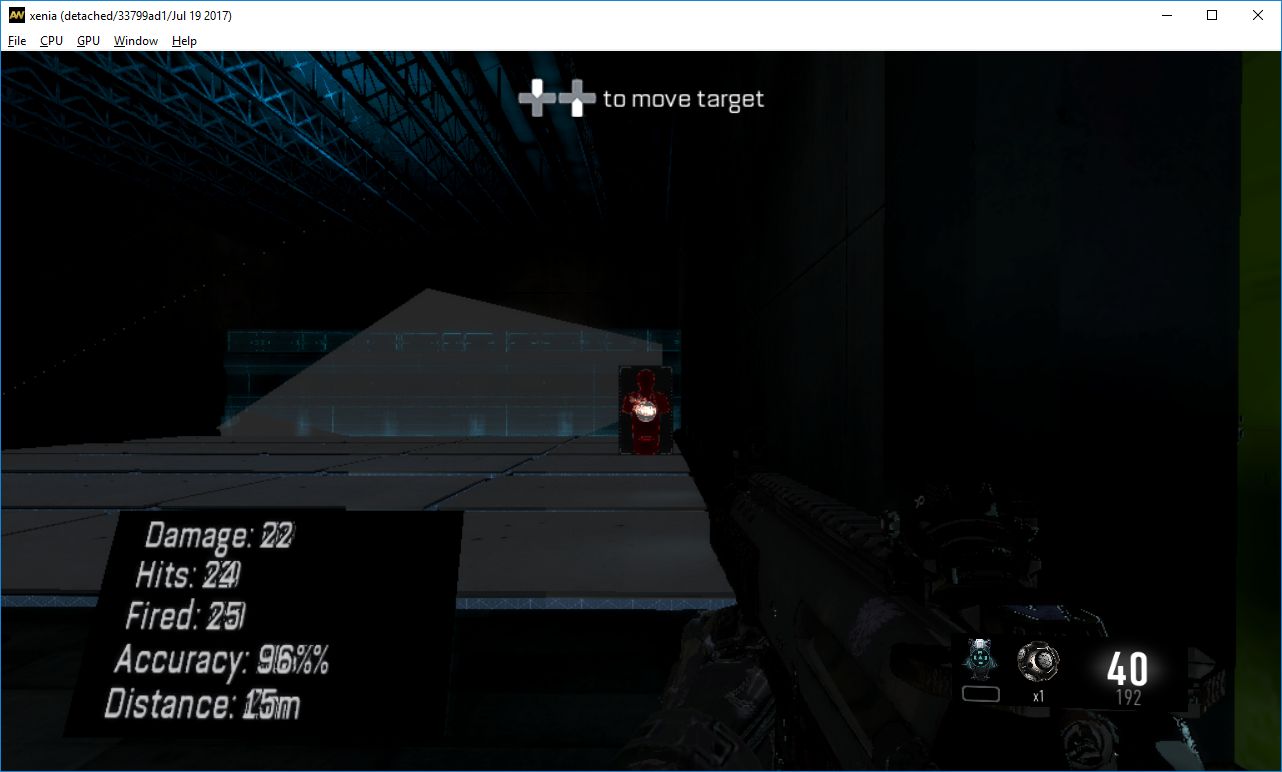Image resolution: width=1282 pixels, height=772 pixels.
Task: Expand the Help menu
Action: click(184, 41)
